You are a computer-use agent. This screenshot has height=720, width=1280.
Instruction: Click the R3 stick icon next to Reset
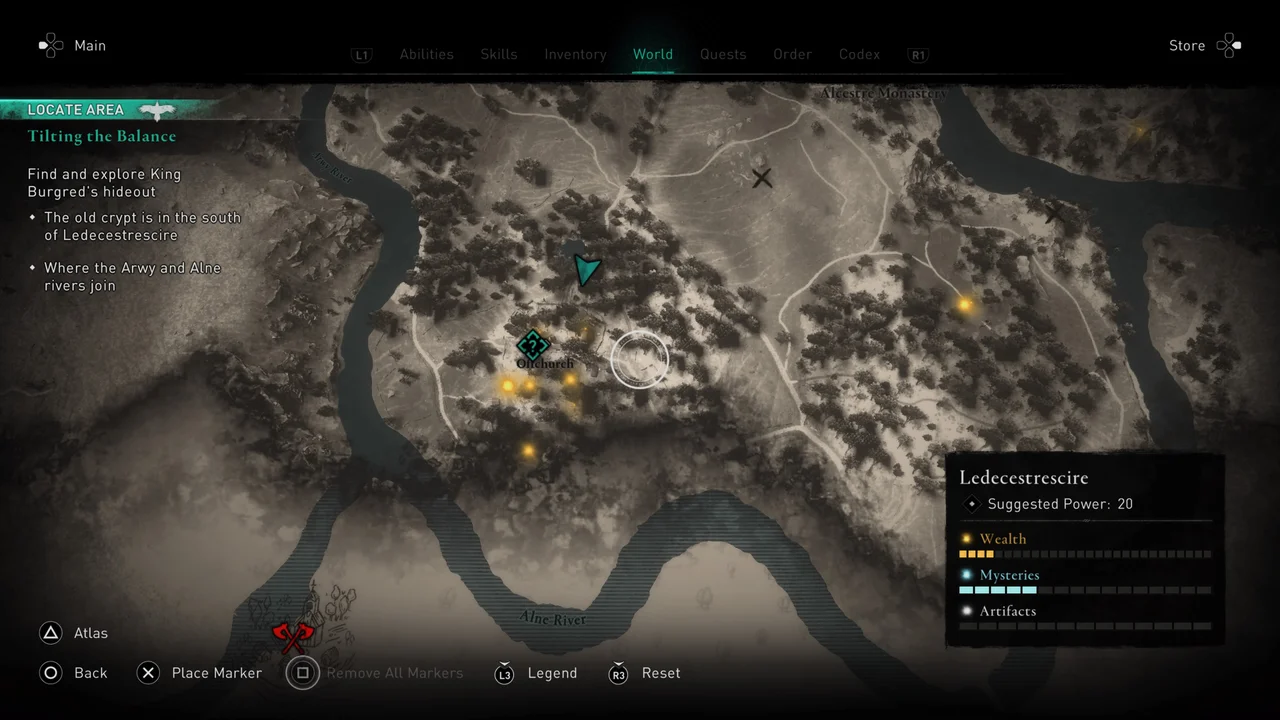click(x=618, y=673)
